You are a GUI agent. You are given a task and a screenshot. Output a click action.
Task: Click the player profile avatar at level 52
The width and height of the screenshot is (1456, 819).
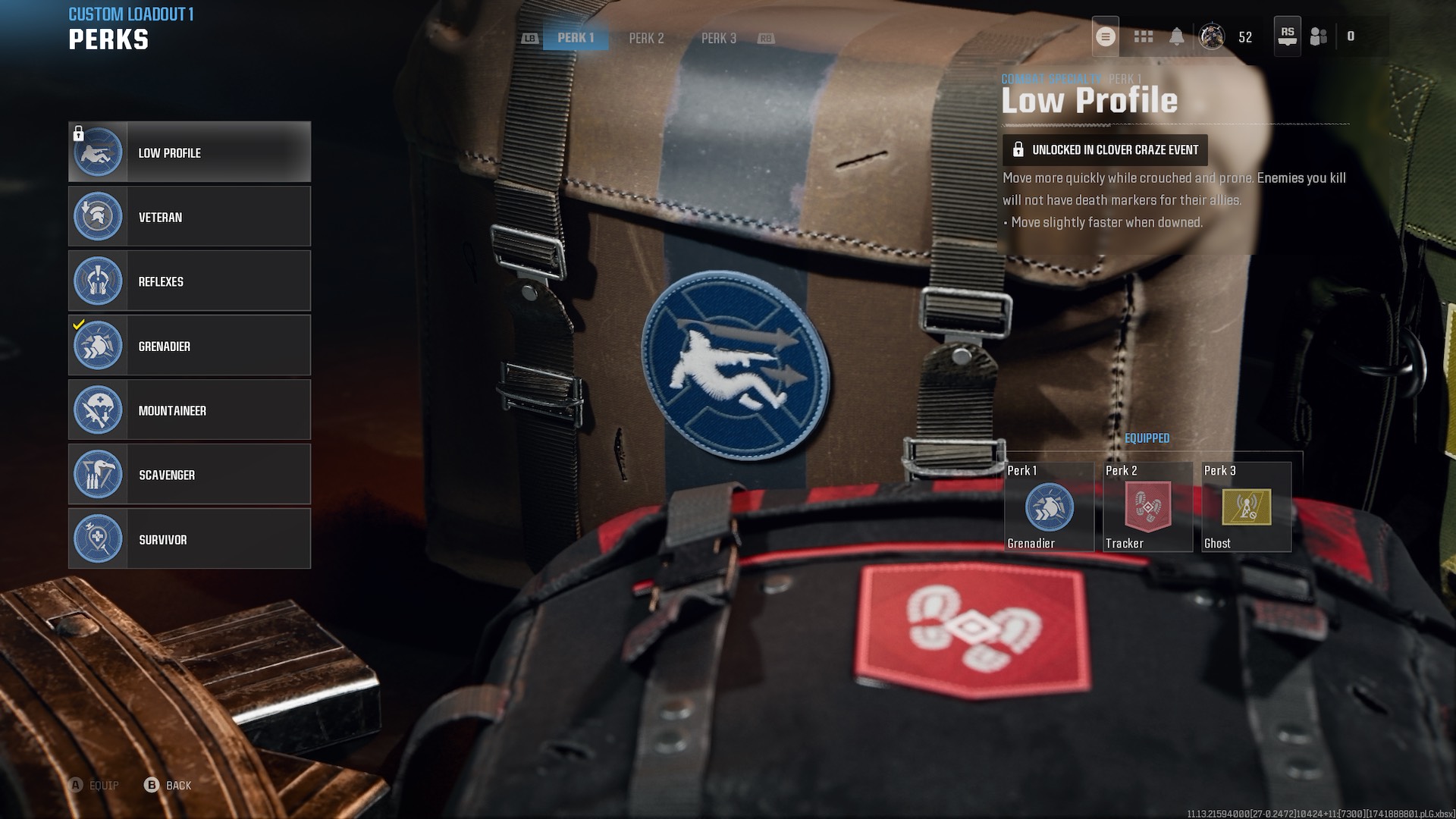pyautogui.click(x=1213, y=37)
